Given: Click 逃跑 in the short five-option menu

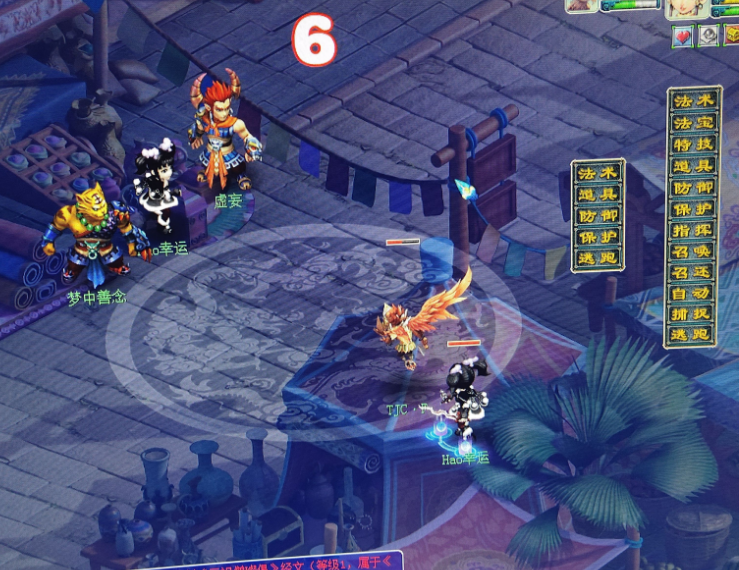Looking at the screenshot, I should [598, 258].
